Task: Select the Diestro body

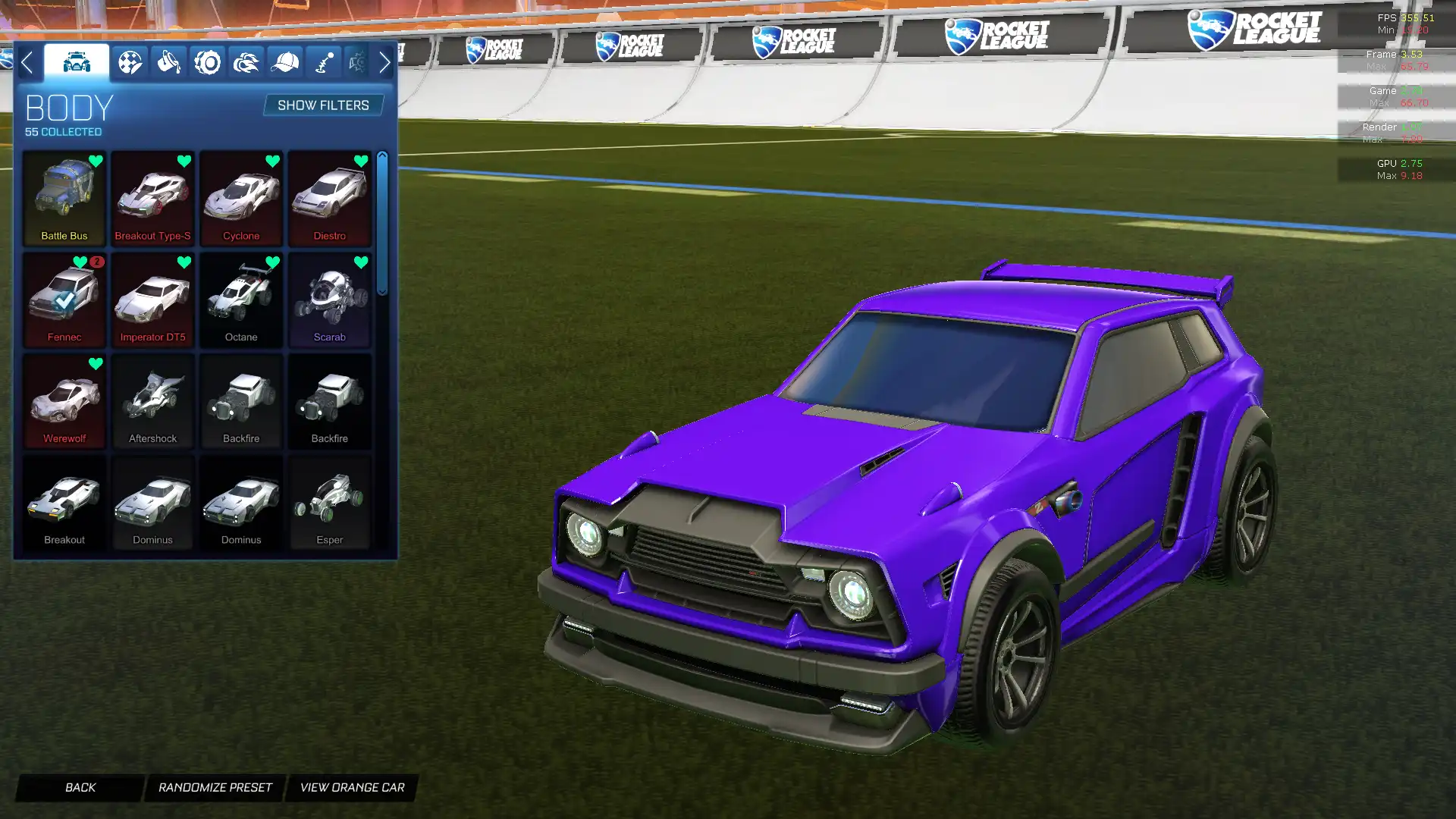Action: point(330,199)
